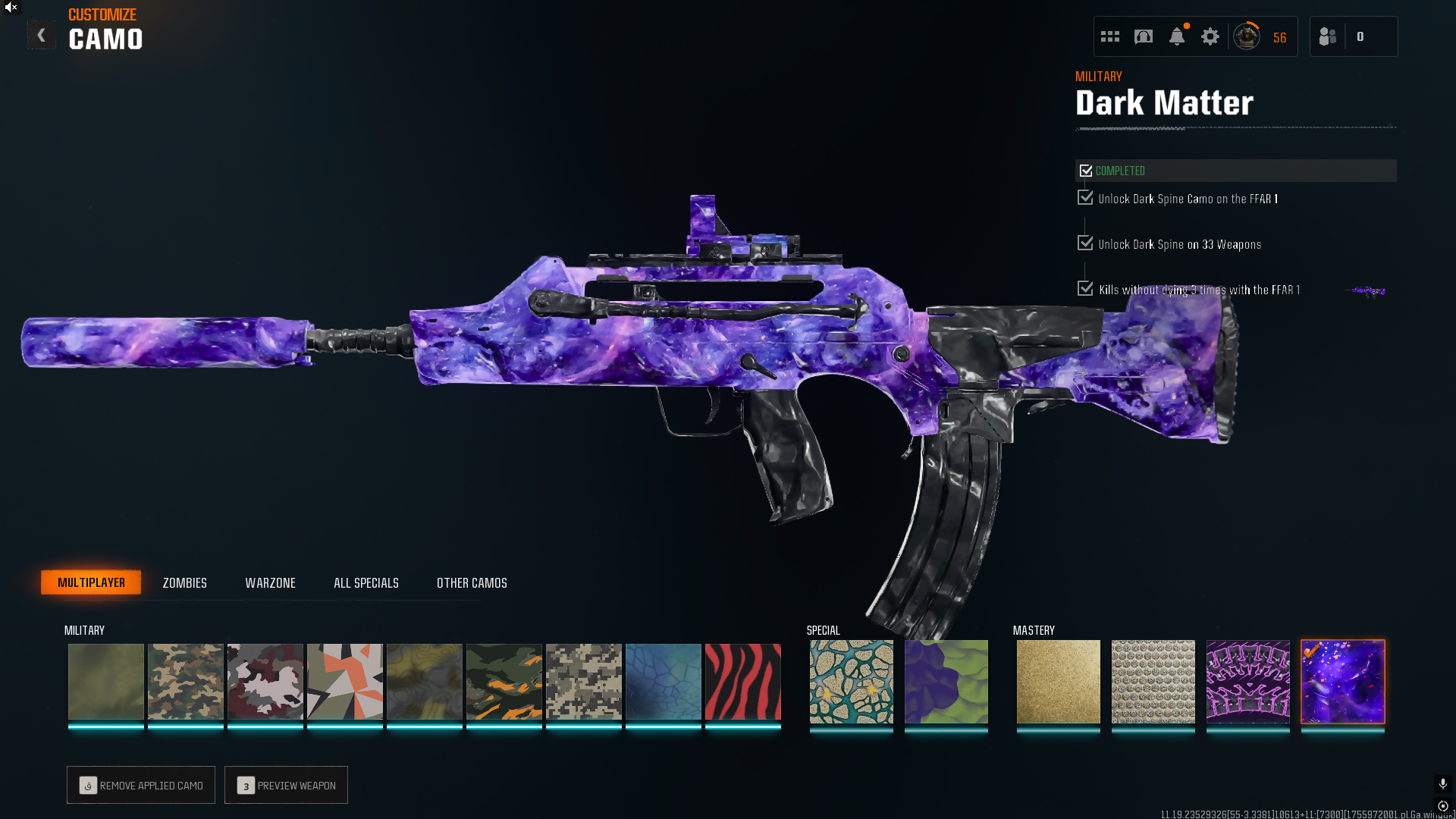Open the grid menu icon
This screenshot has width=1456, height=819.
point(1109,36)
